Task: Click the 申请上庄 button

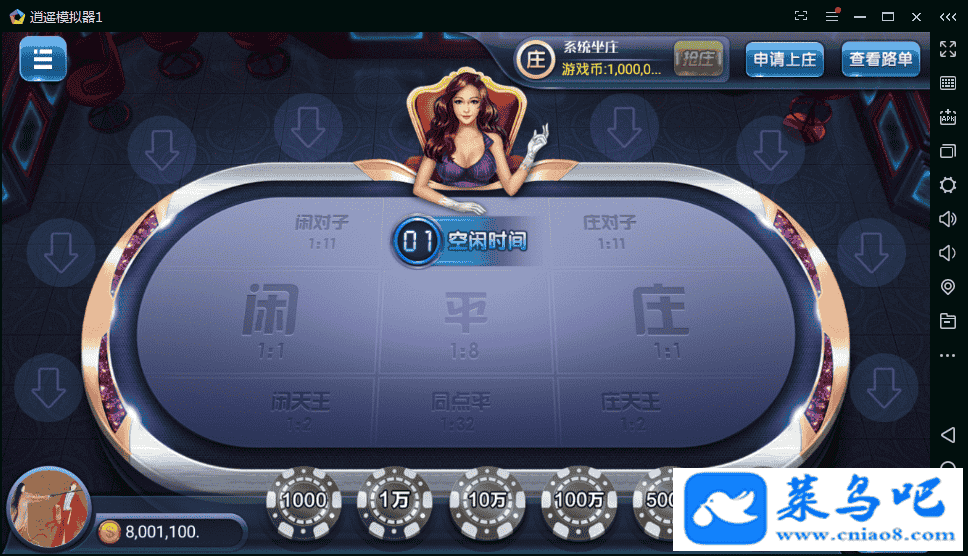Action: [785, 59]
